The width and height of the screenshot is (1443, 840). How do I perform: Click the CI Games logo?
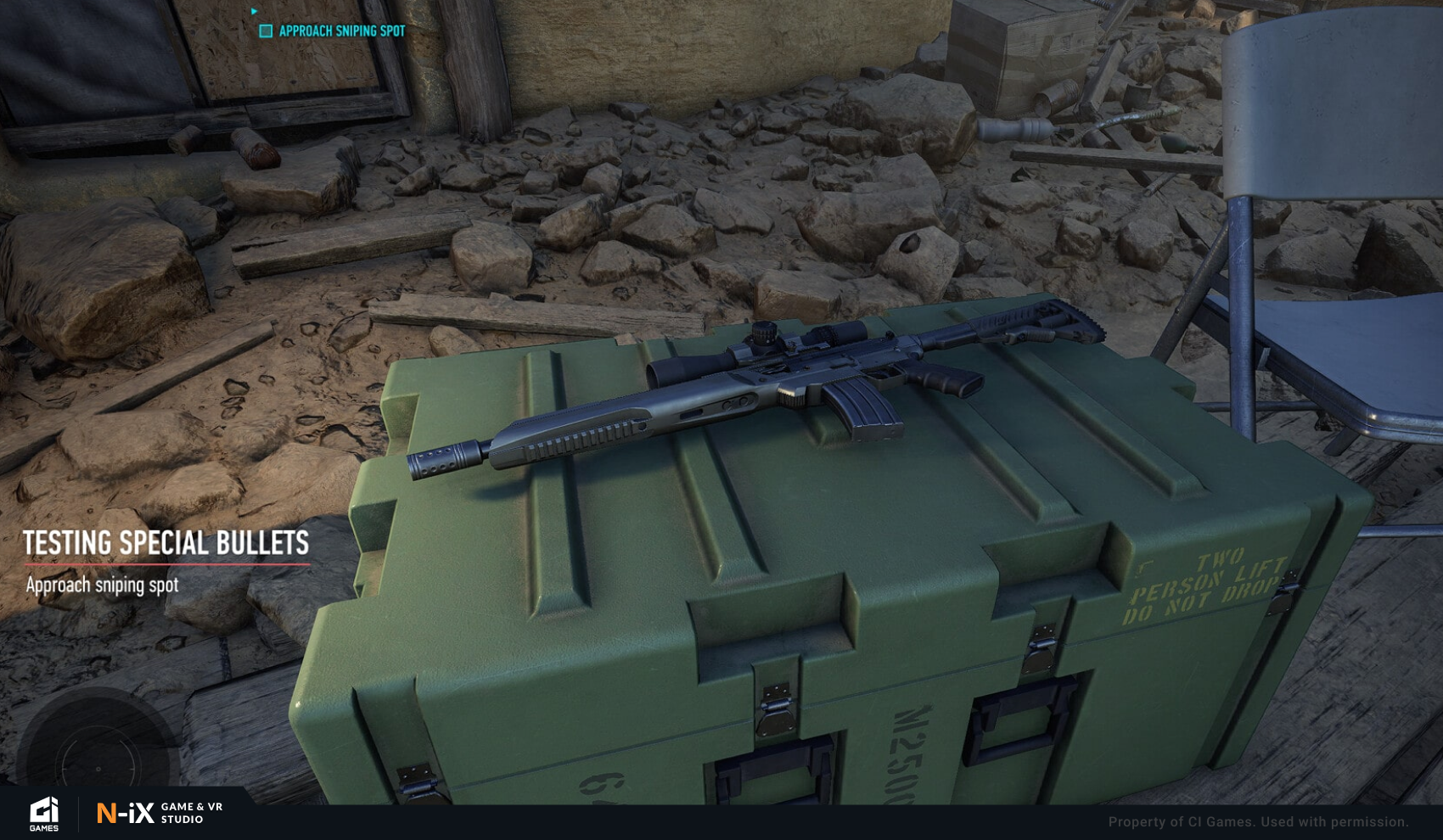44,814
